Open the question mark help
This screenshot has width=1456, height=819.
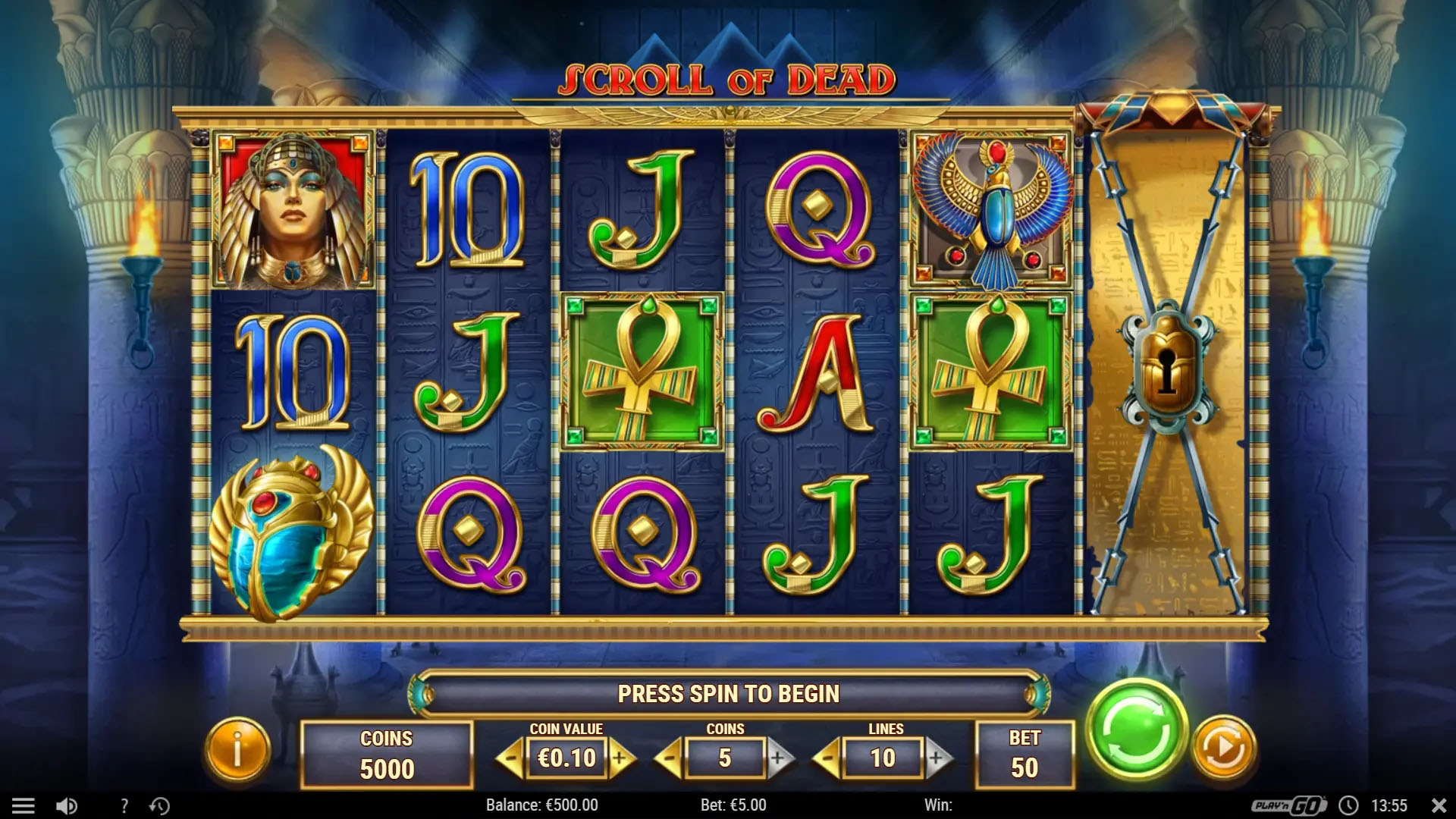[124, 805]
